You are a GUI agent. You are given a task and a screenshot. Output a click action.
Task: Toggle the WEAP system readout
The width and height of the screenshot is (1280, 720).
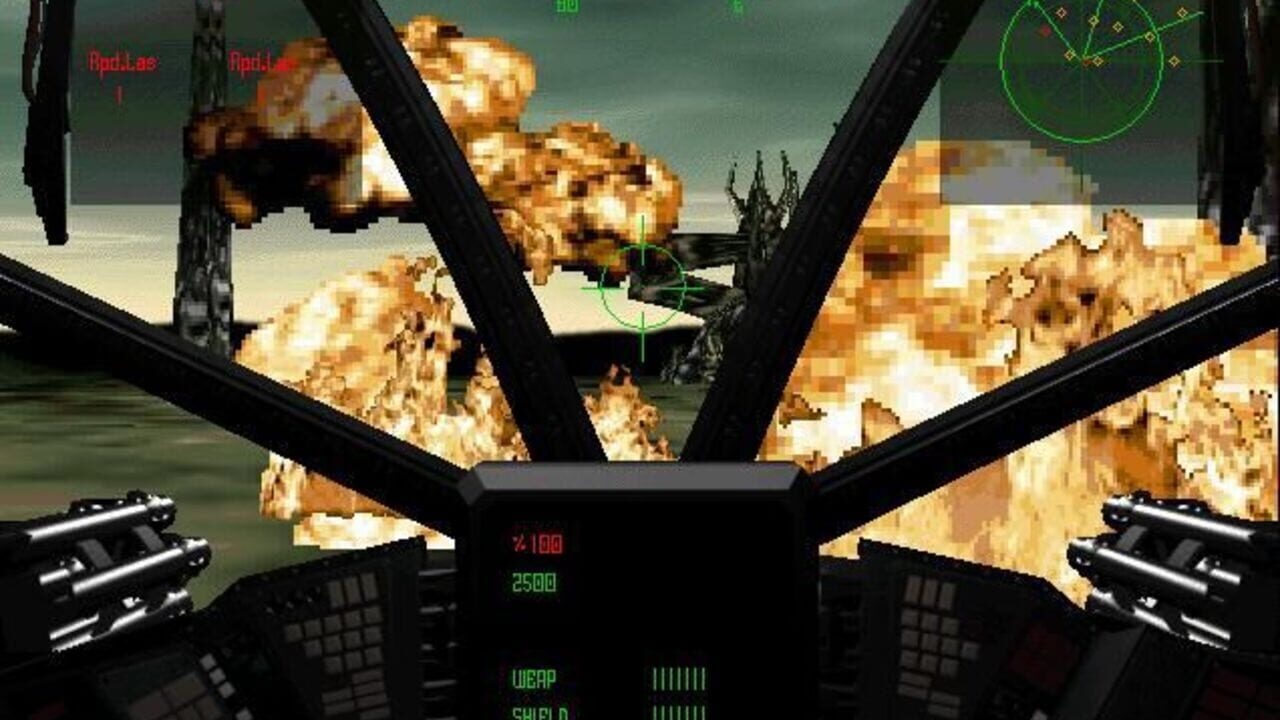tap(534, 676)
